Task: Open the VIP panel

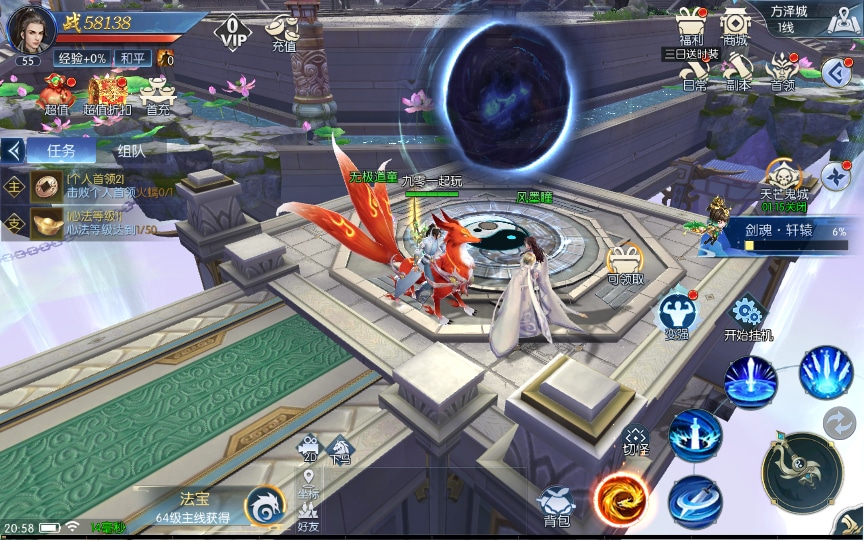Action: (x=231, y=32)
